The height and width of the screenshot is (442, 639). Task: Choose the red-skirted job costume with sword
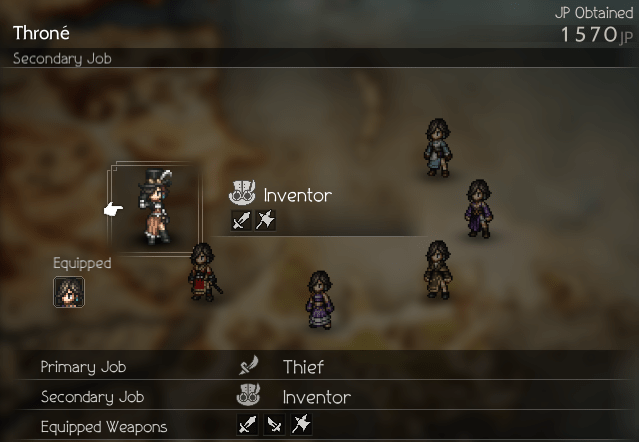[203, 271]
